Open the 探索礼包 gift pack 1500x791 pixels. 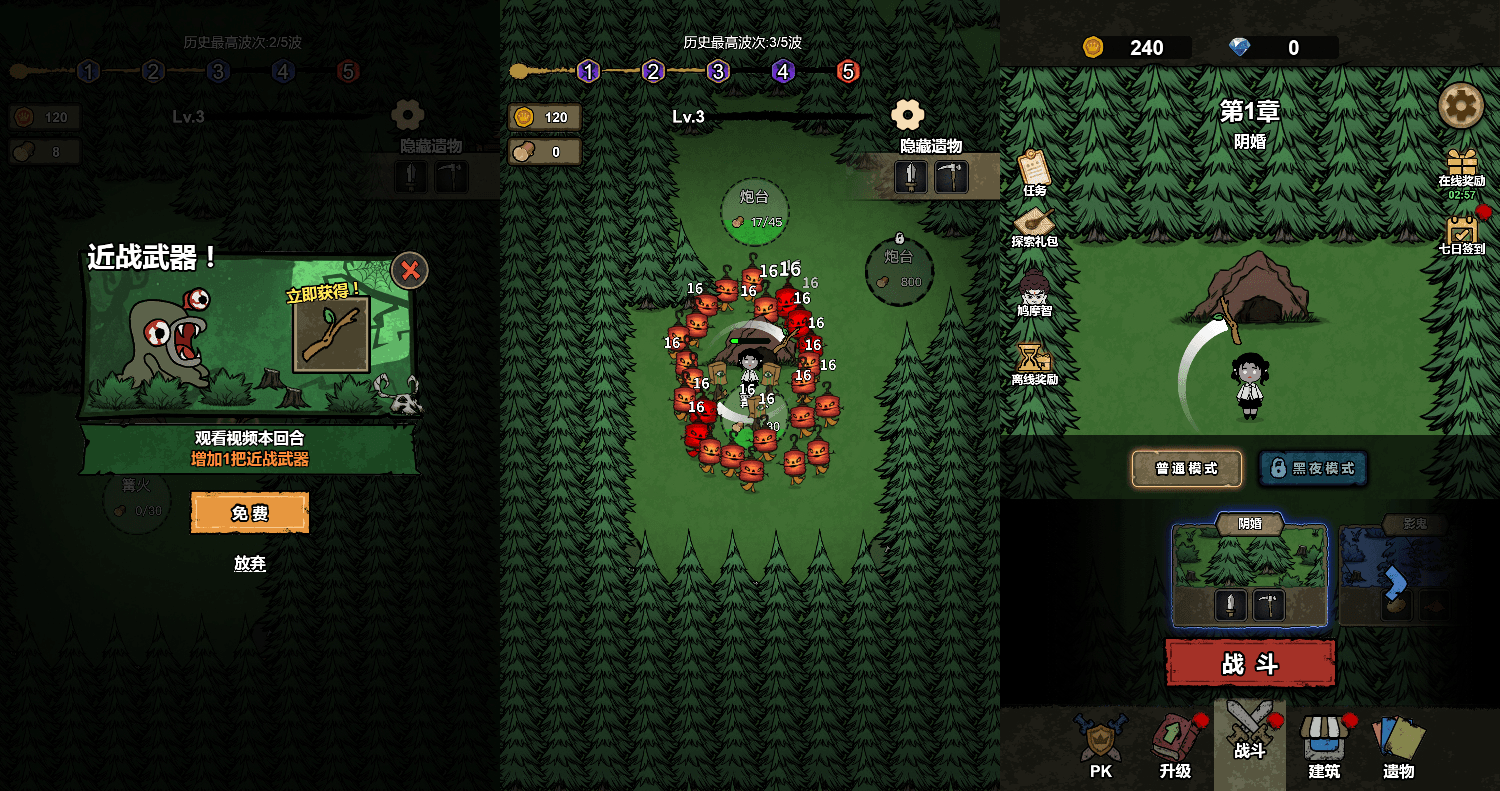tap(1034, 227)
